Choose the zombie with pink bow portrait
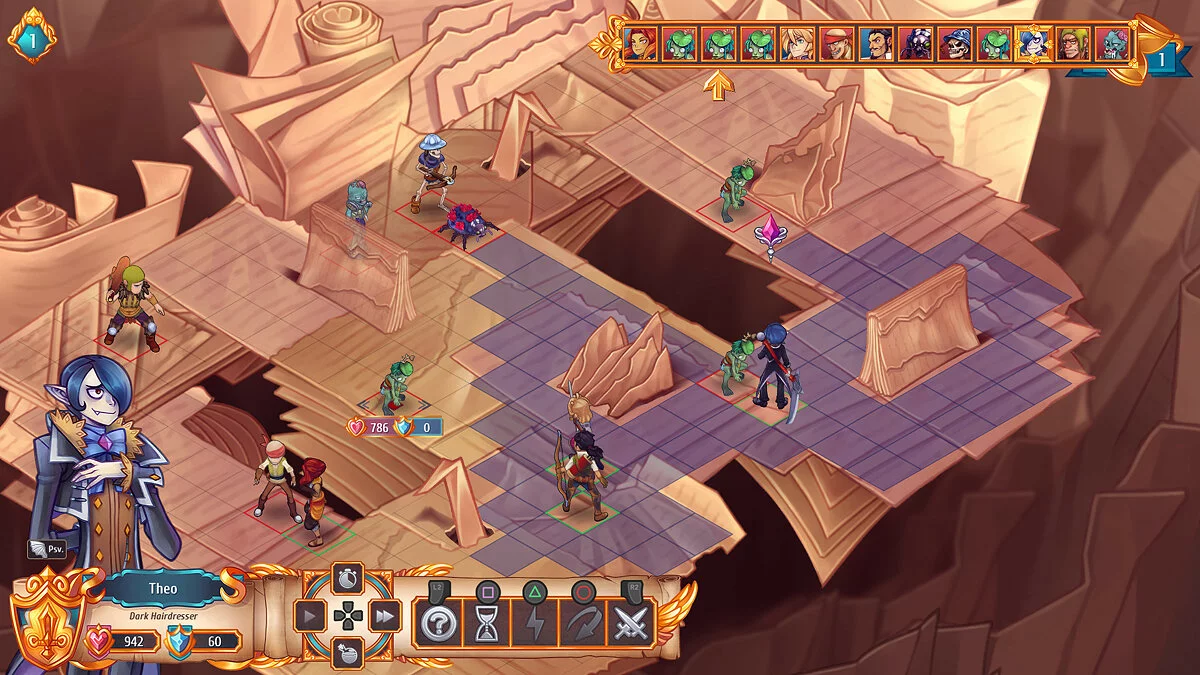The width and height of the screenshot is (1200, 675). (1112, 44)
